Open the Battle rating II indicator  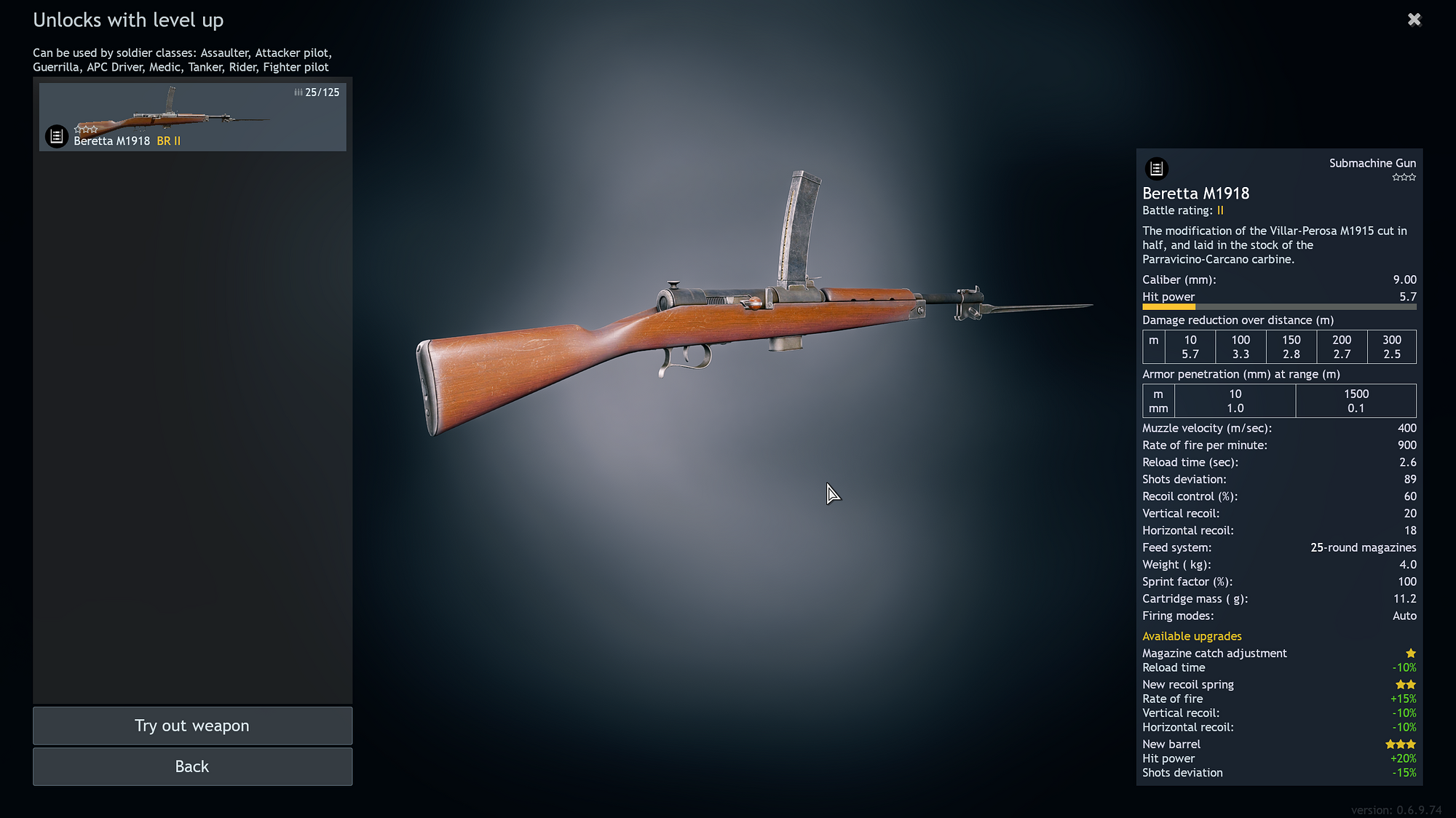[1219, 210]
